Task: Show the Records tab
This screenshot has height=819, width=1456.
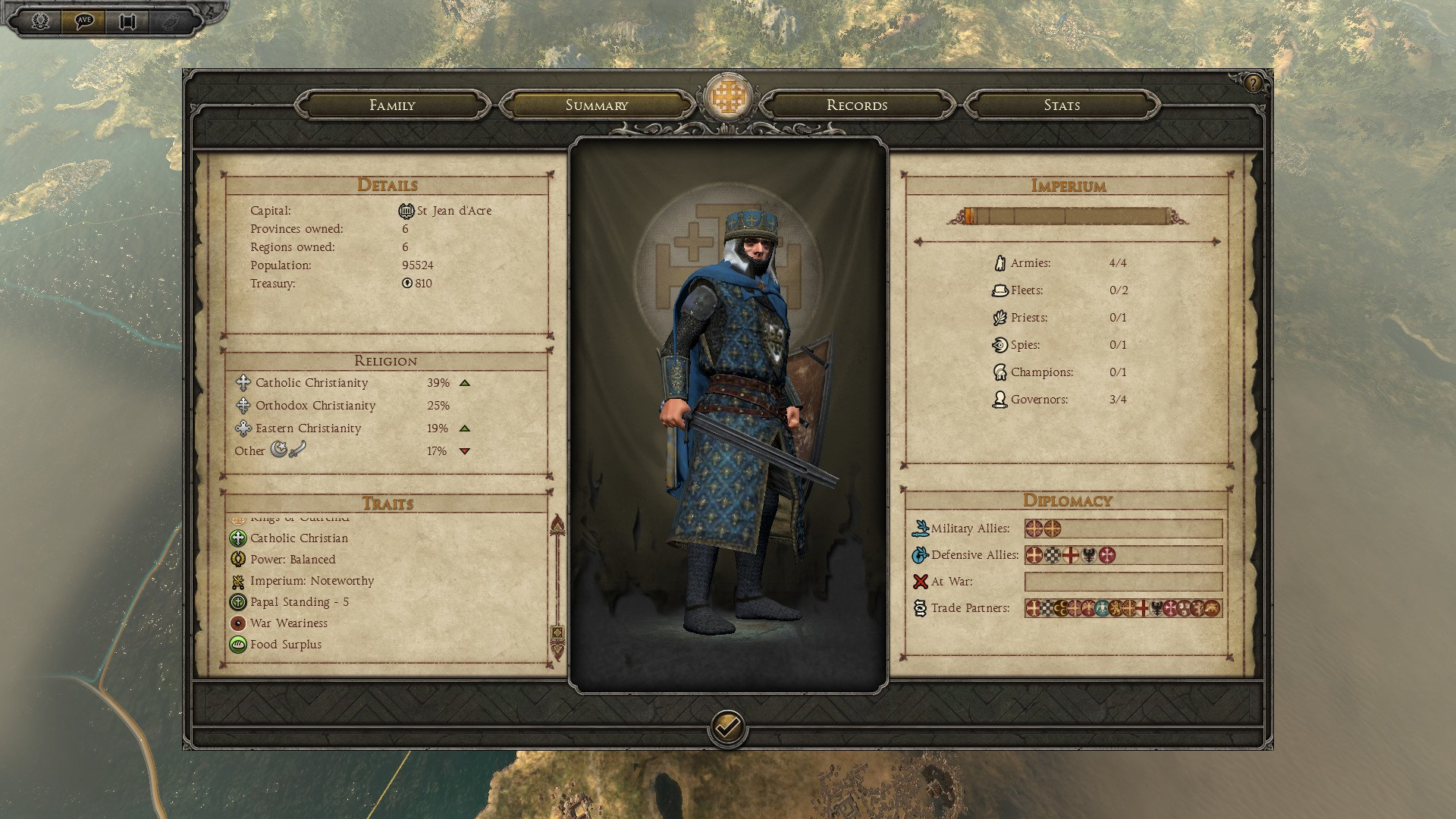Action: click(x=857, y=105)
